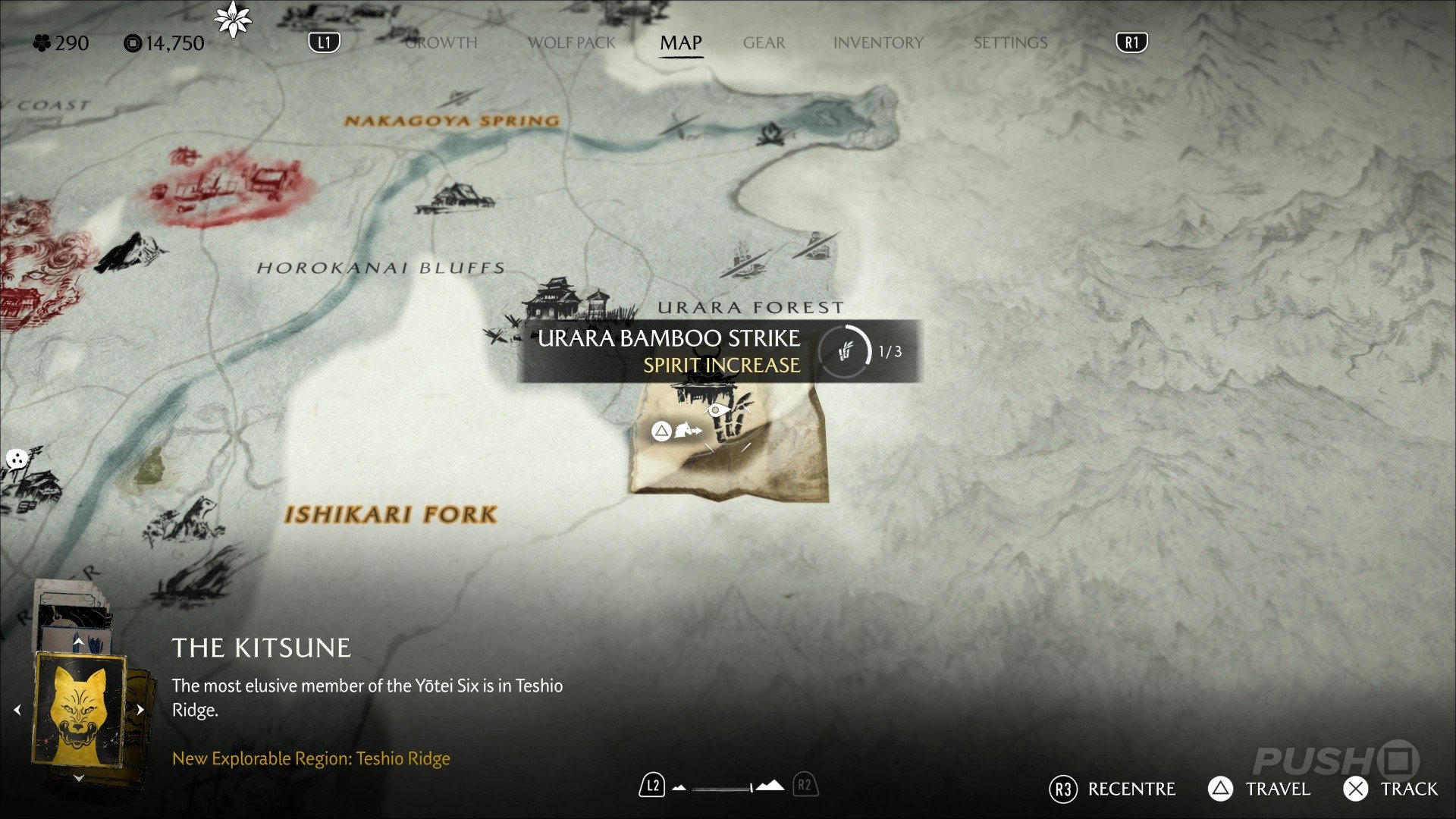Switch to the Gear tab
Viewport: 1456px width, 819px height.
[x=764, y=42]
